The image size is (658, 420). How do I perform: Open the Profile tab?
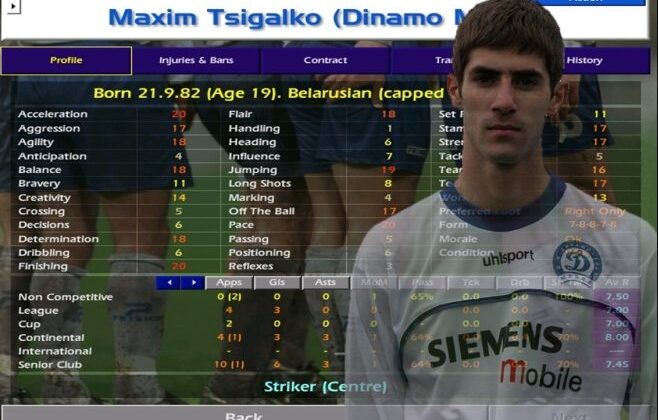click(x=66, y=61)
